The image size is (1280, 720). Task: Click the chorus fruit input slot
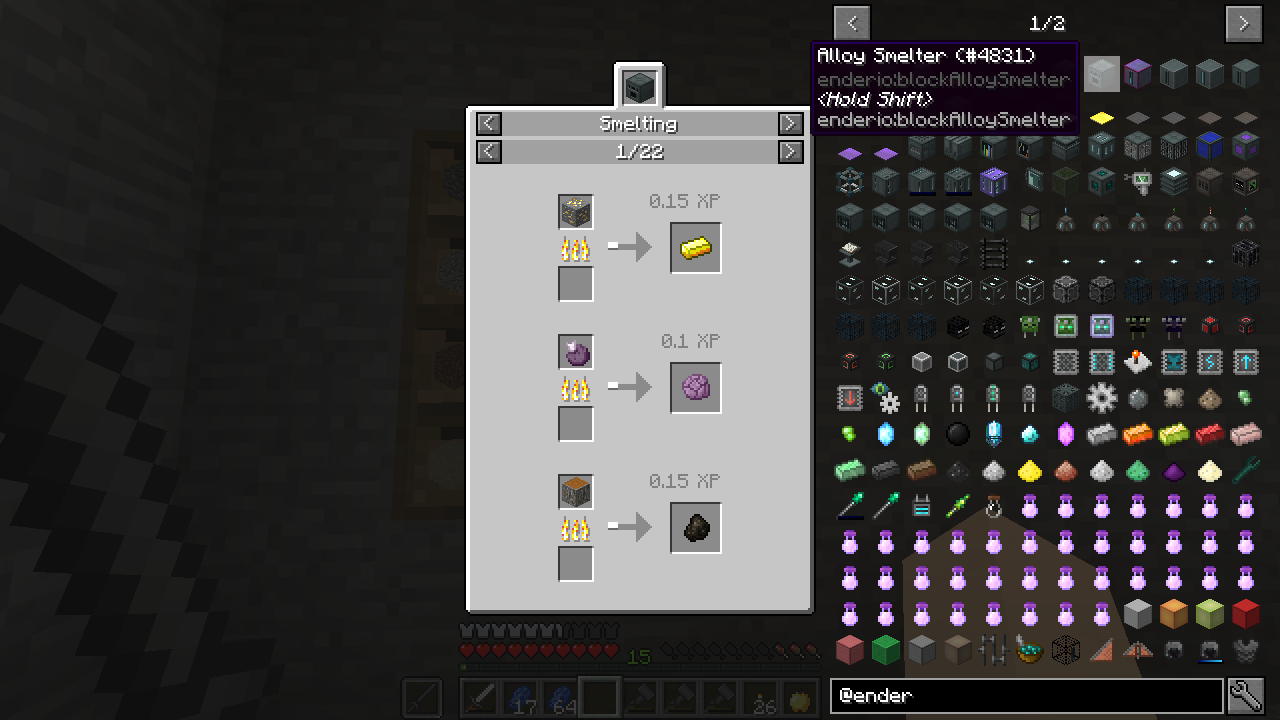[x=576, y=352]
